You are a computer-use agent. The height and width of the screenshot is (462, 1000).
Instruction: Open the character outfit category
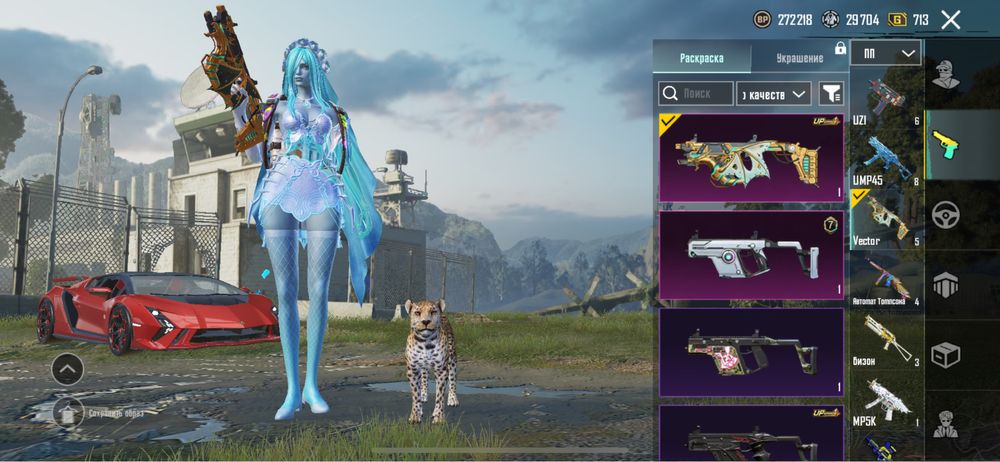coord(946,74)
